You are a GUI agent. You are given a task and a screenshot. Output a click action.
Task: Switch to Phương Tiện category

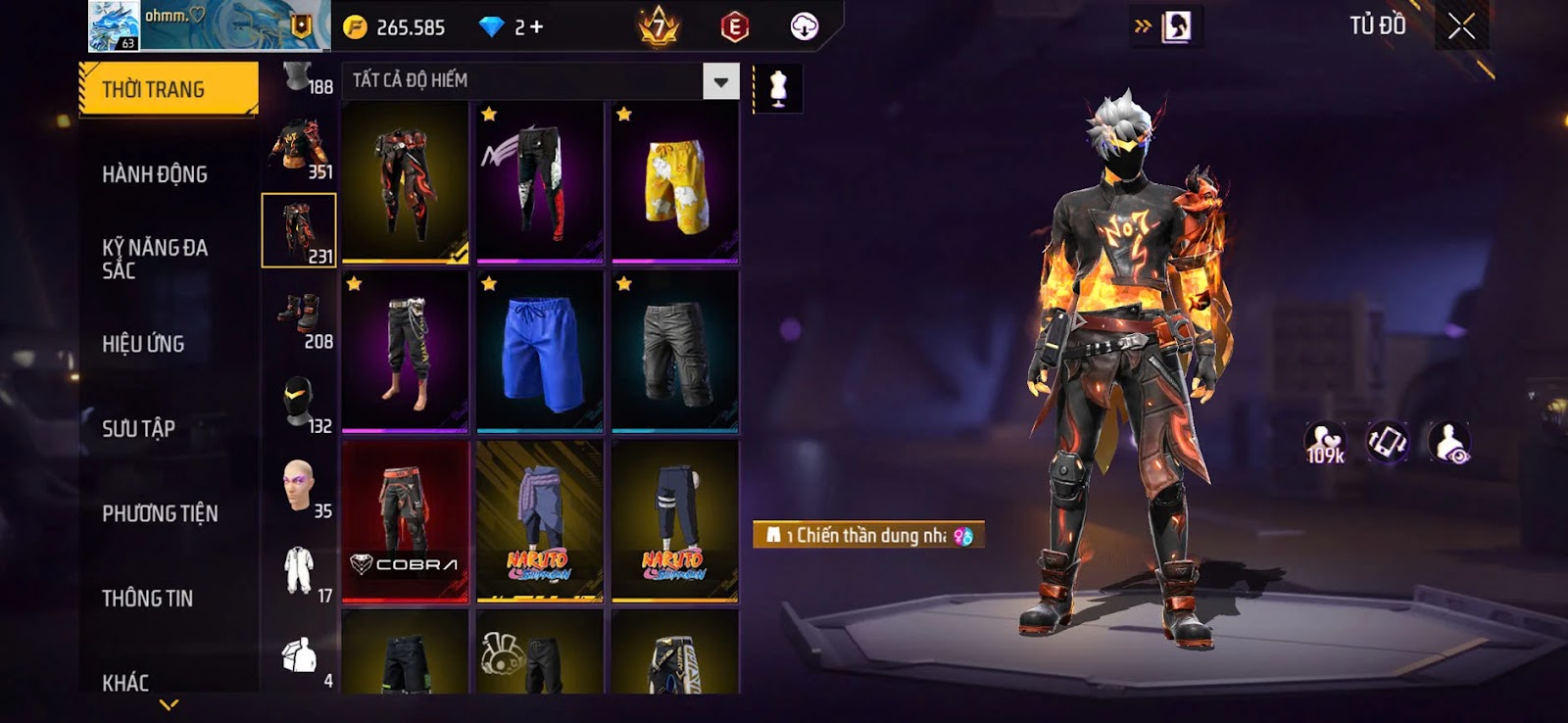(x=160, y=513)
